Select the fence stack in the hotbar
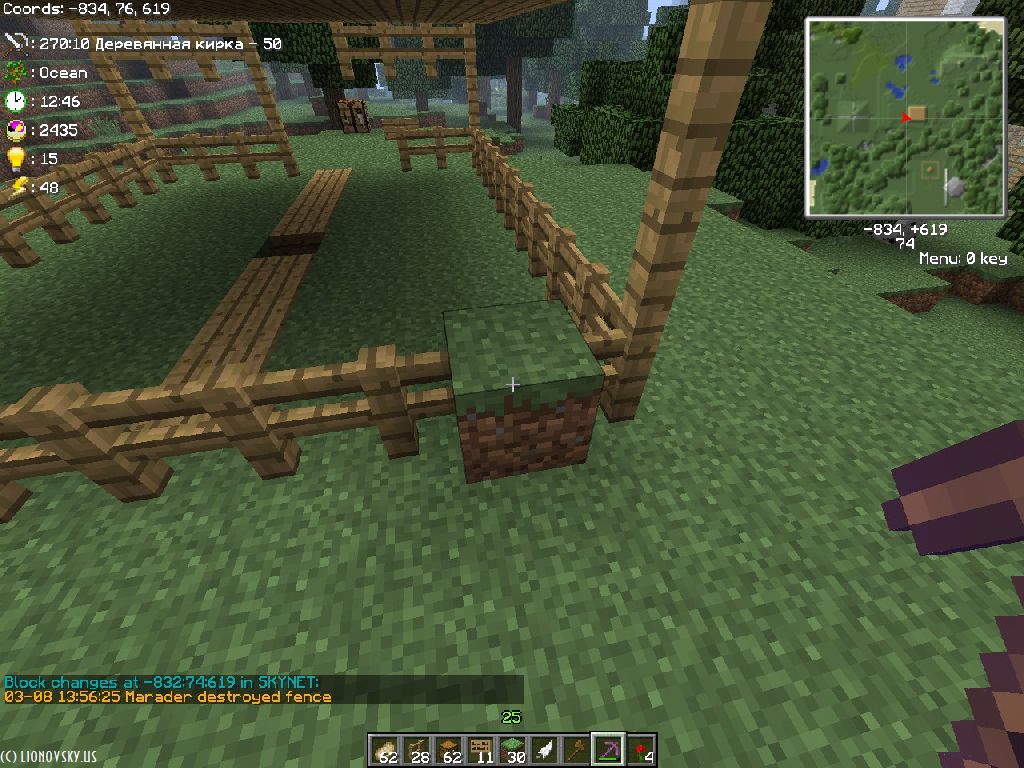1024x768 pixels. (418, 750)
